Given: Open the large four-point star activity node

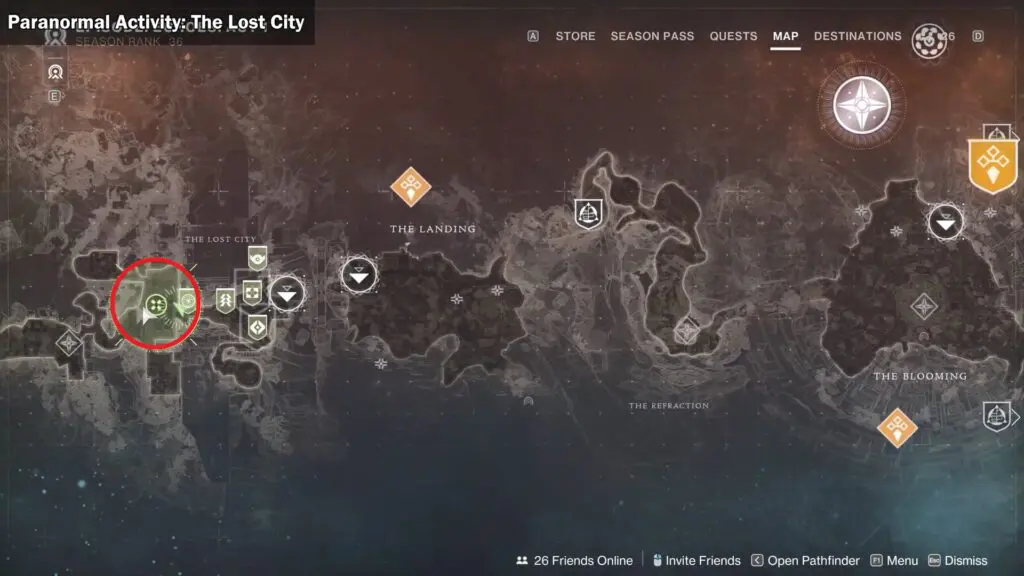Looking at the screenshot, I should tap(861, 104).
